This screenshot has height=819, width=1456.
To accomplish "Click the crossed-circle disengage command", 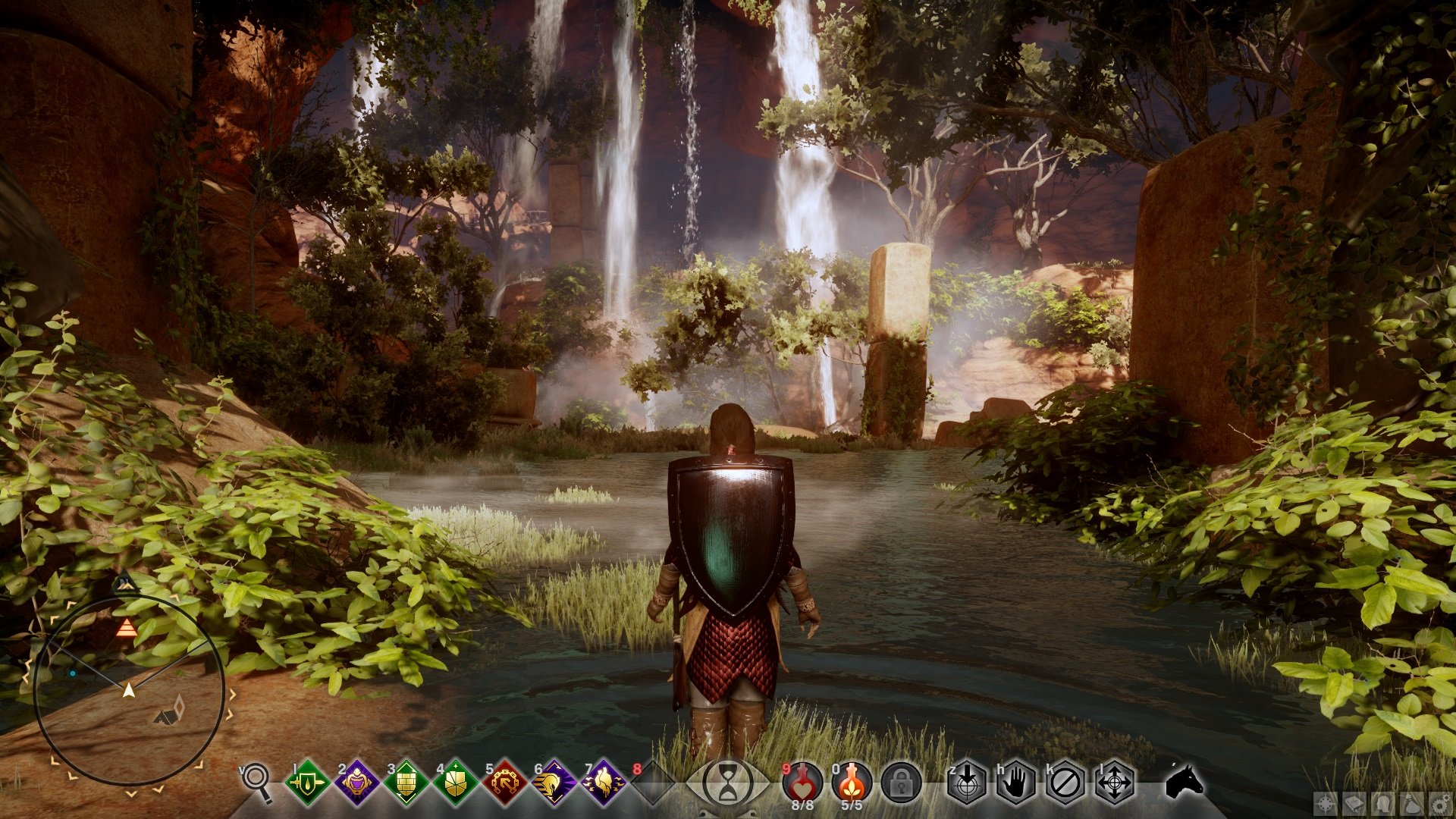I will tap(1065, 782).
